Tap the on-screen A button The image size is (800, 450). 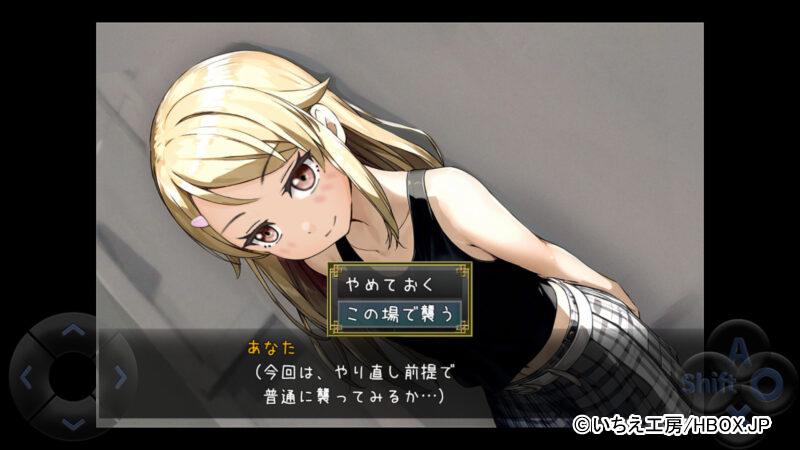pos(738,348)
